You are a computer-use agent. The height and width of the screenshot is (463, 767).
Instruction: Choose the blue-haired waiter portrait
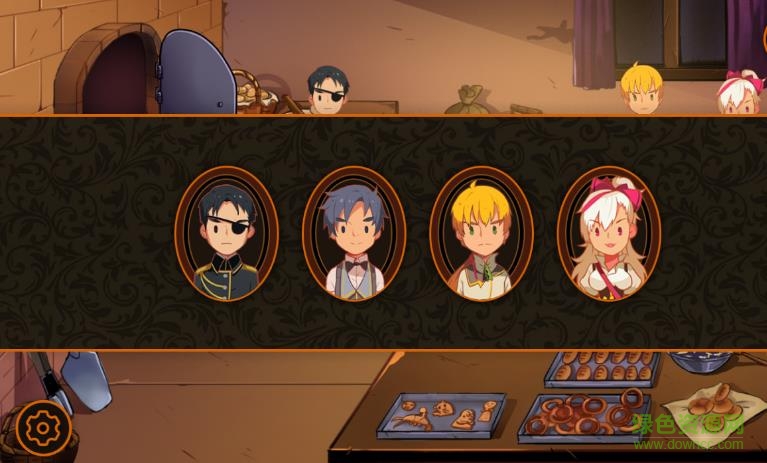click(353, 234)
